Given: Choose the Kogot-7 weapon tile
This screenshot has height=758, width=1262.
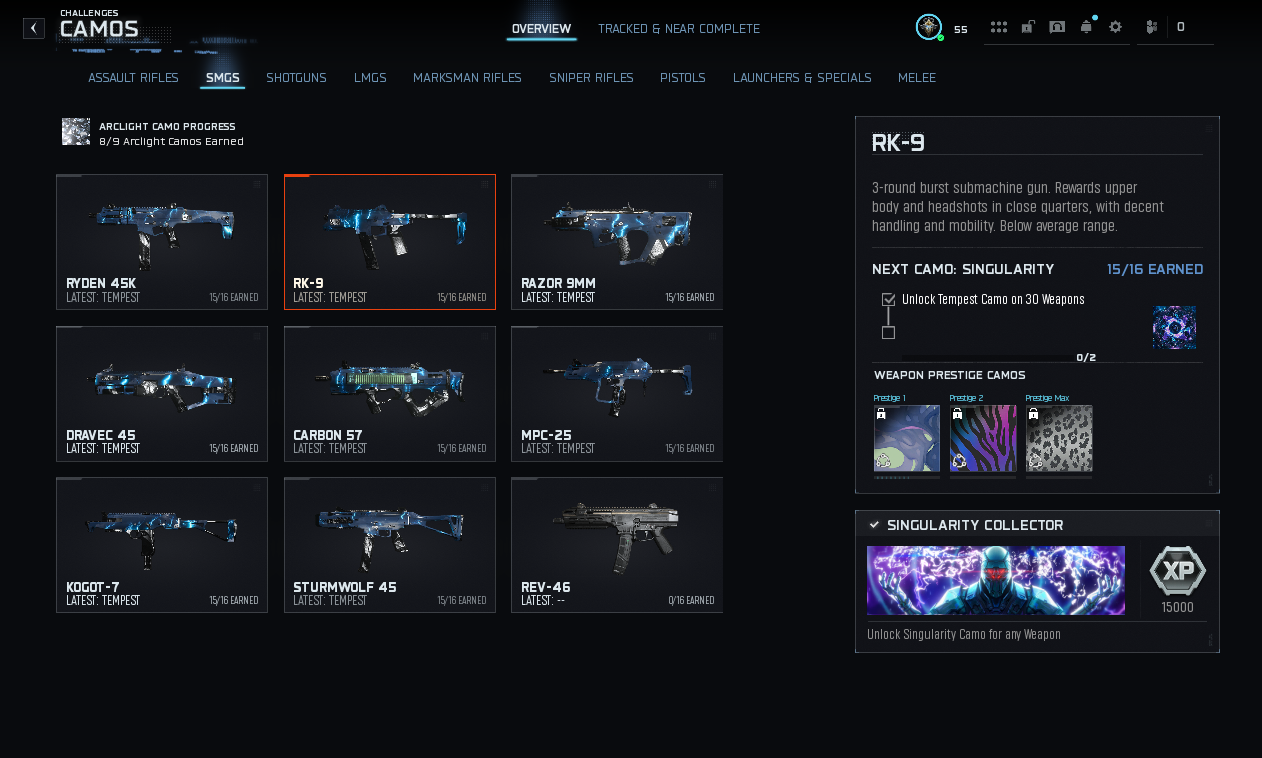Looking at the screenshot, I should [162, 545].
